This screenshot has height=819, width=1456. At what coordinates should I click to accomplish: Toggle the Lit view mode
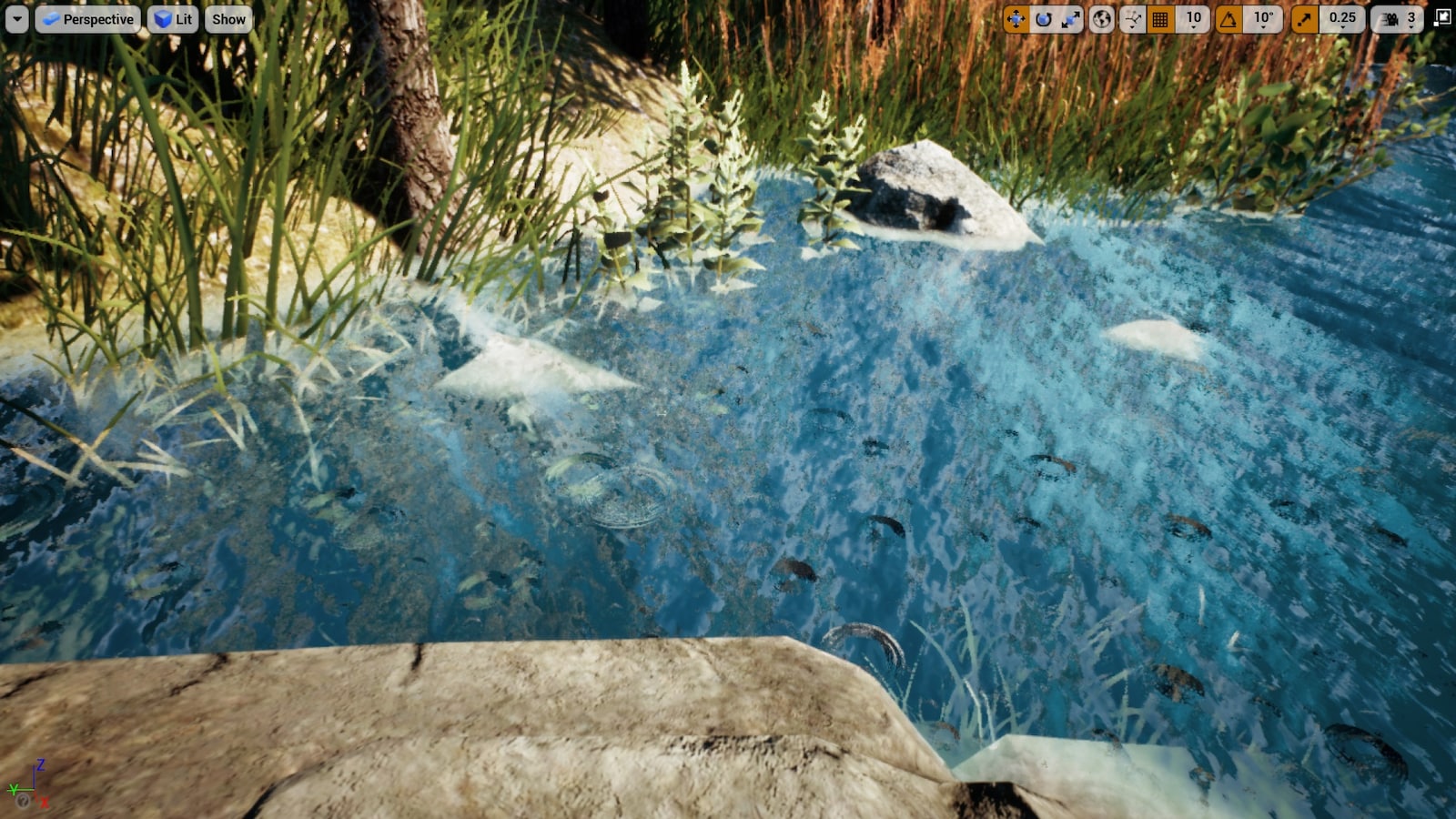click(172, 18)
